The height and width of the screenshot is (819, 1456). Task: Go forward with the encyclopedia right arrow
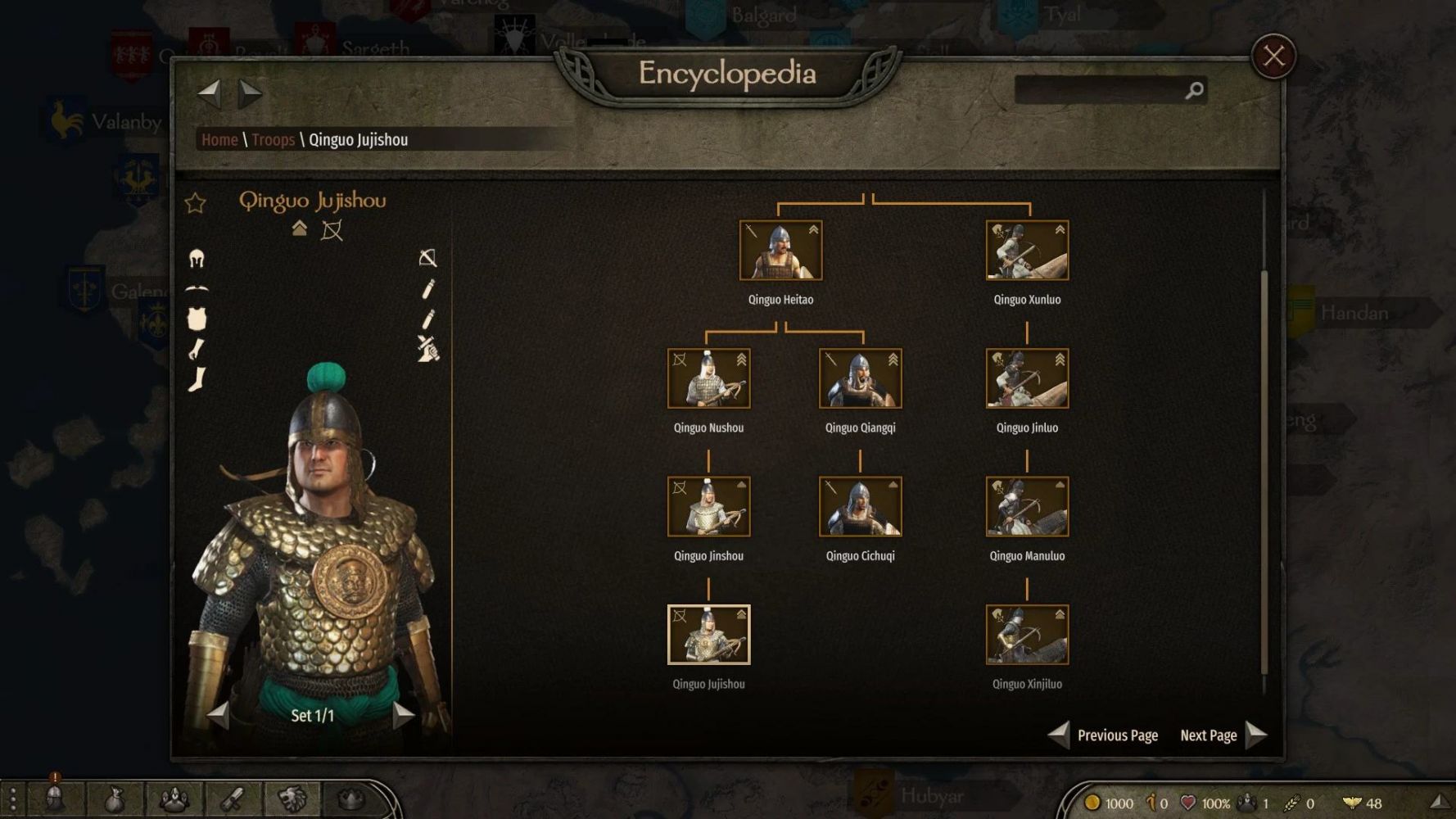(x=250, y=93)
